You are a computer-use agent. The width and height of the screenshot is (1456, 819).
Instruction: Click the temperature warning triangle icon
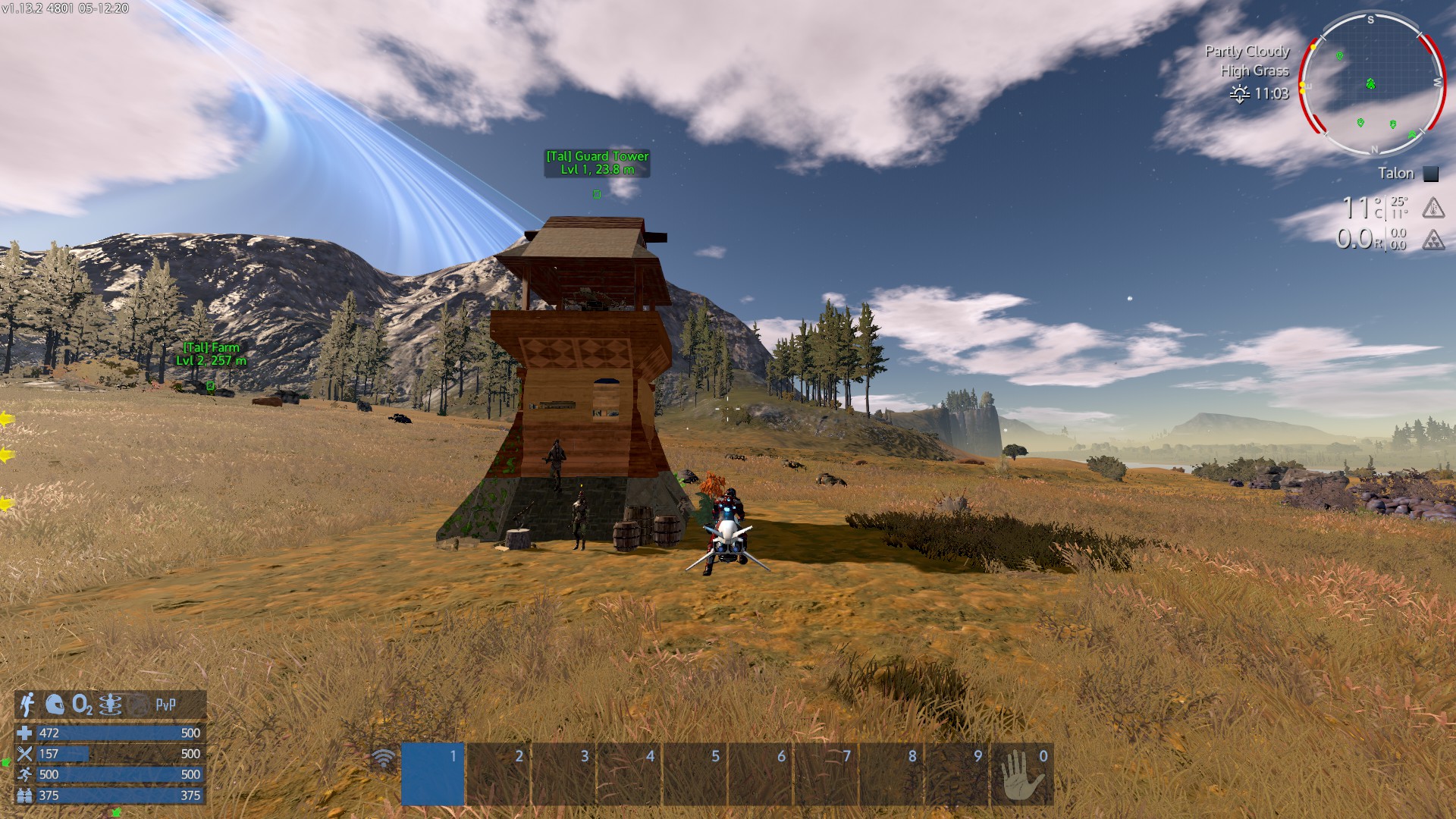[1432, 207]
